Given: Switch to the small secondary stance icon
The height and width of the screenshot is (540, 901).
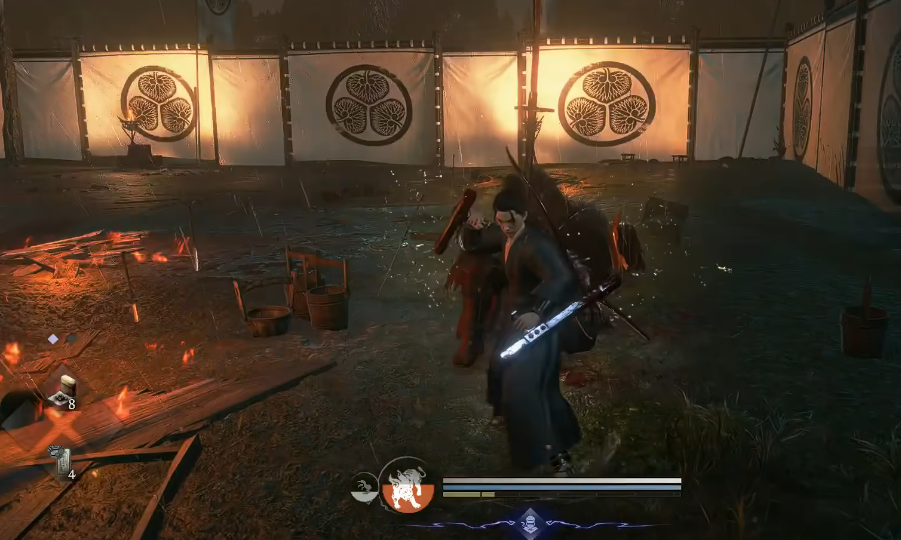Looking at the screenshot, I should (364, 488).
